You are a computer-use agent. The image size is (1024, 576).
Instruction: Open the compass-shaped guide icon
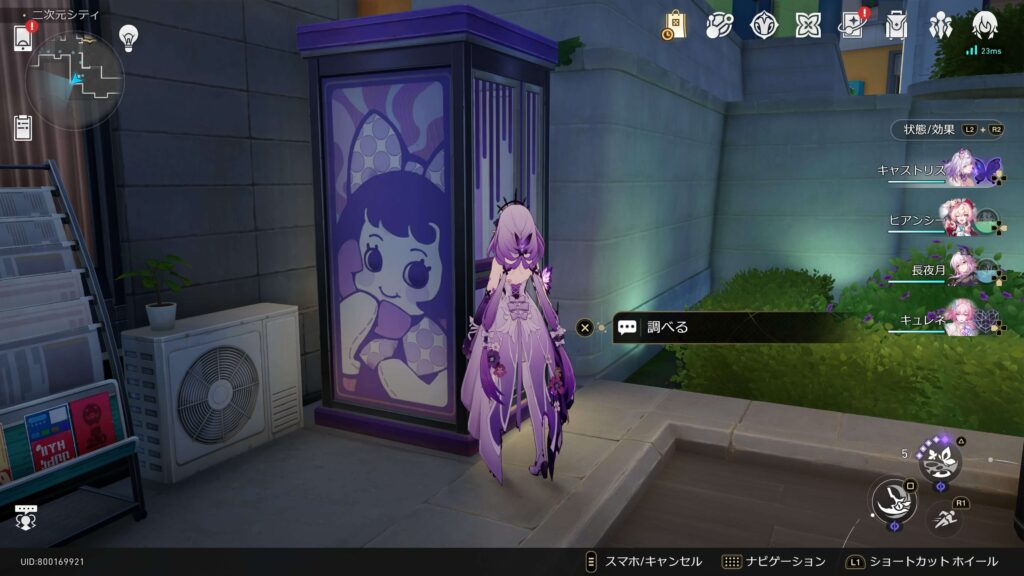[x=765, y=25]
